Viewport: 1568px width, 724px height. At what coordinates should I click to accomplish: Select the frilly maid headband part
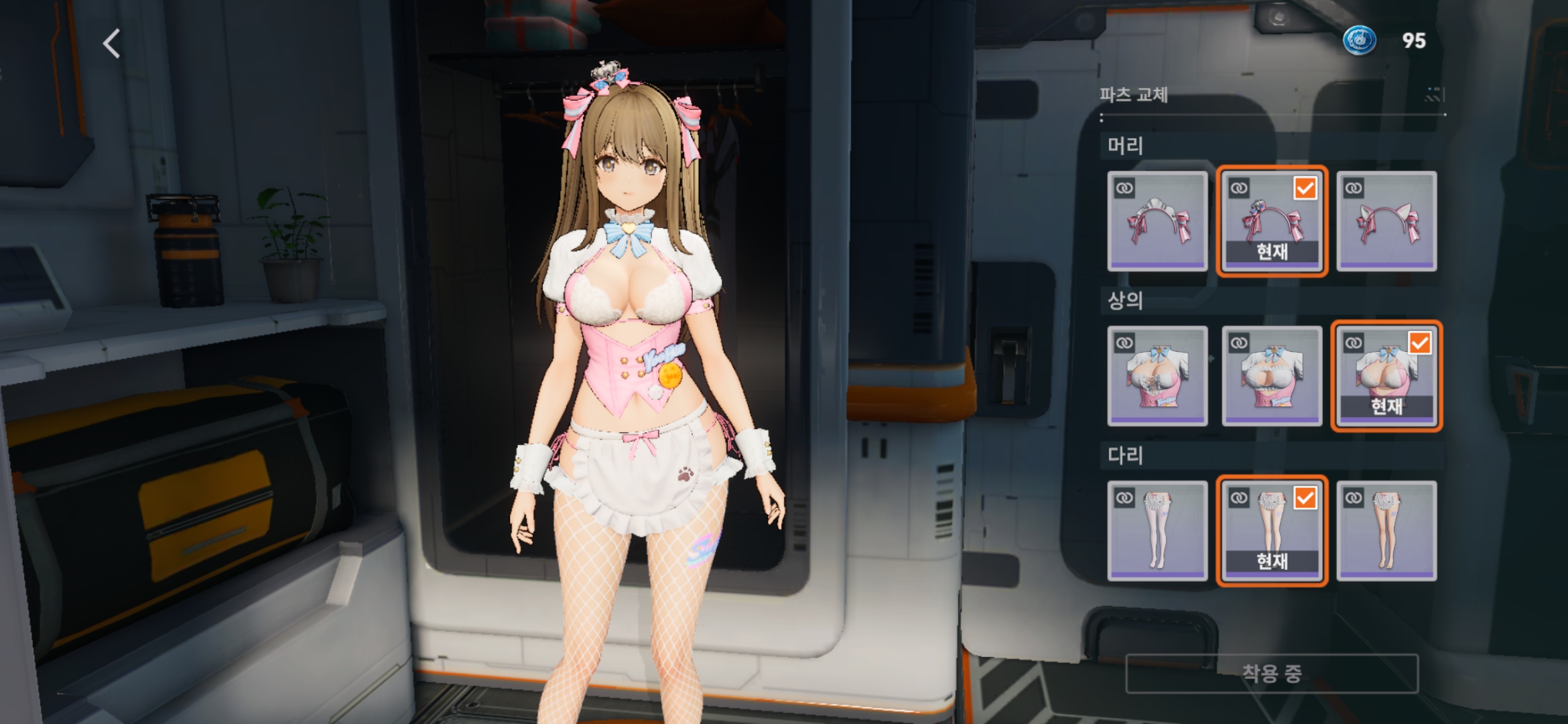click(x=1157, y=221)
